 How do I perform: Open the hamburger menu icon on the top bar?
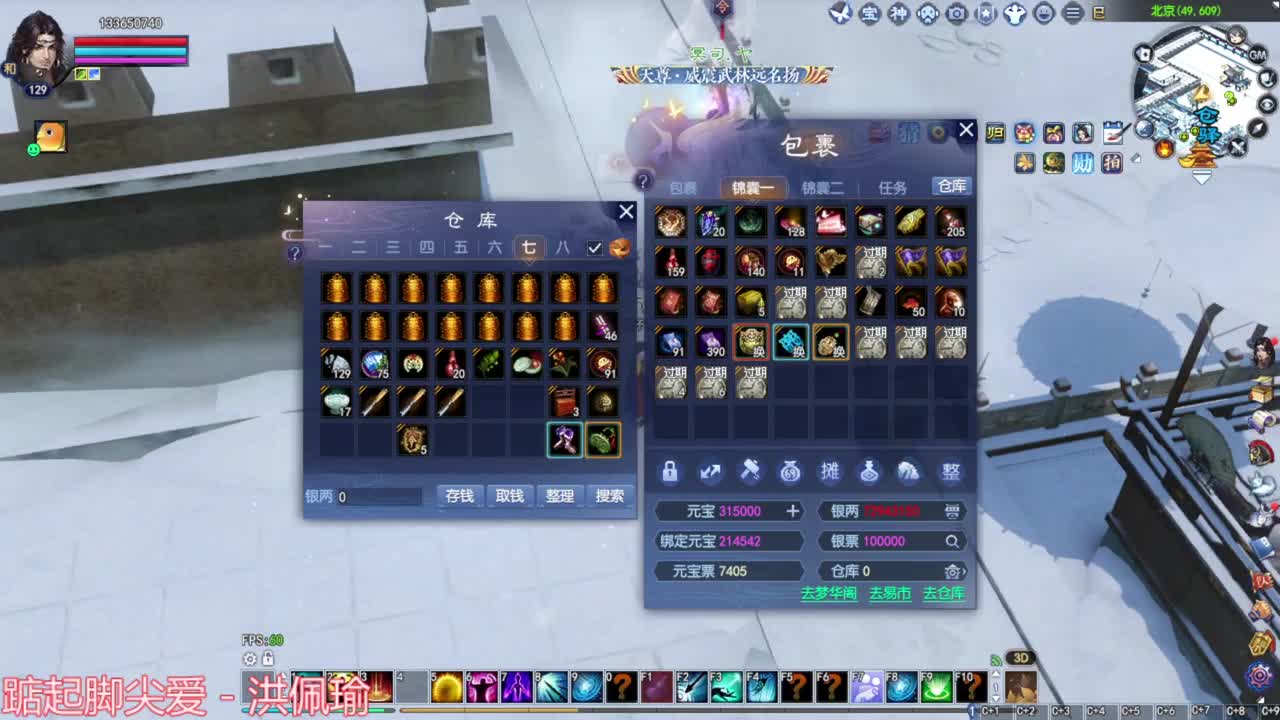1071,15
